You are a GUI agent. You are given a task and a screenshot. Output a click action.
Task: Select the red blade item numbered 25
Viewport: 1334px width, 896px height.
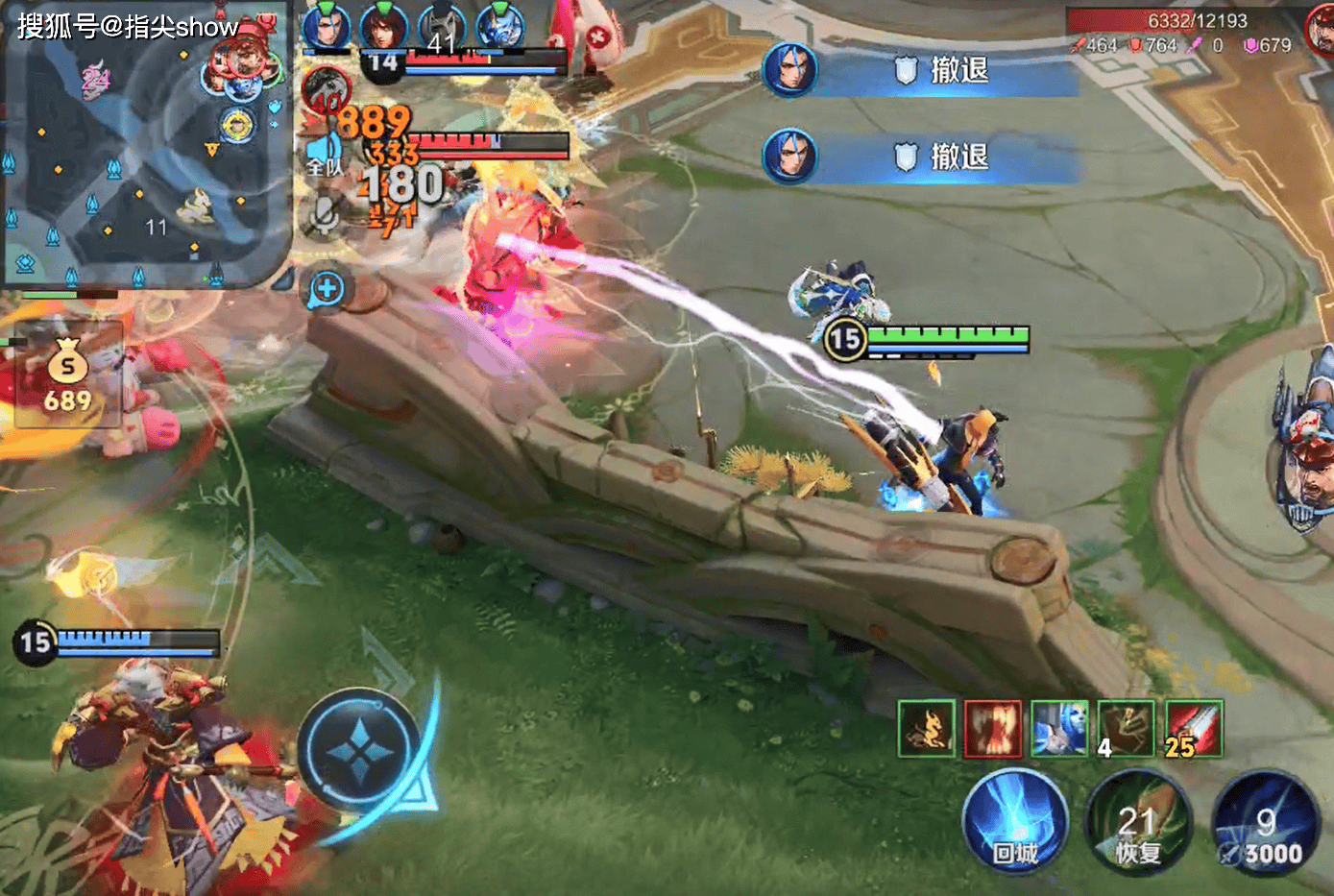1193,728
